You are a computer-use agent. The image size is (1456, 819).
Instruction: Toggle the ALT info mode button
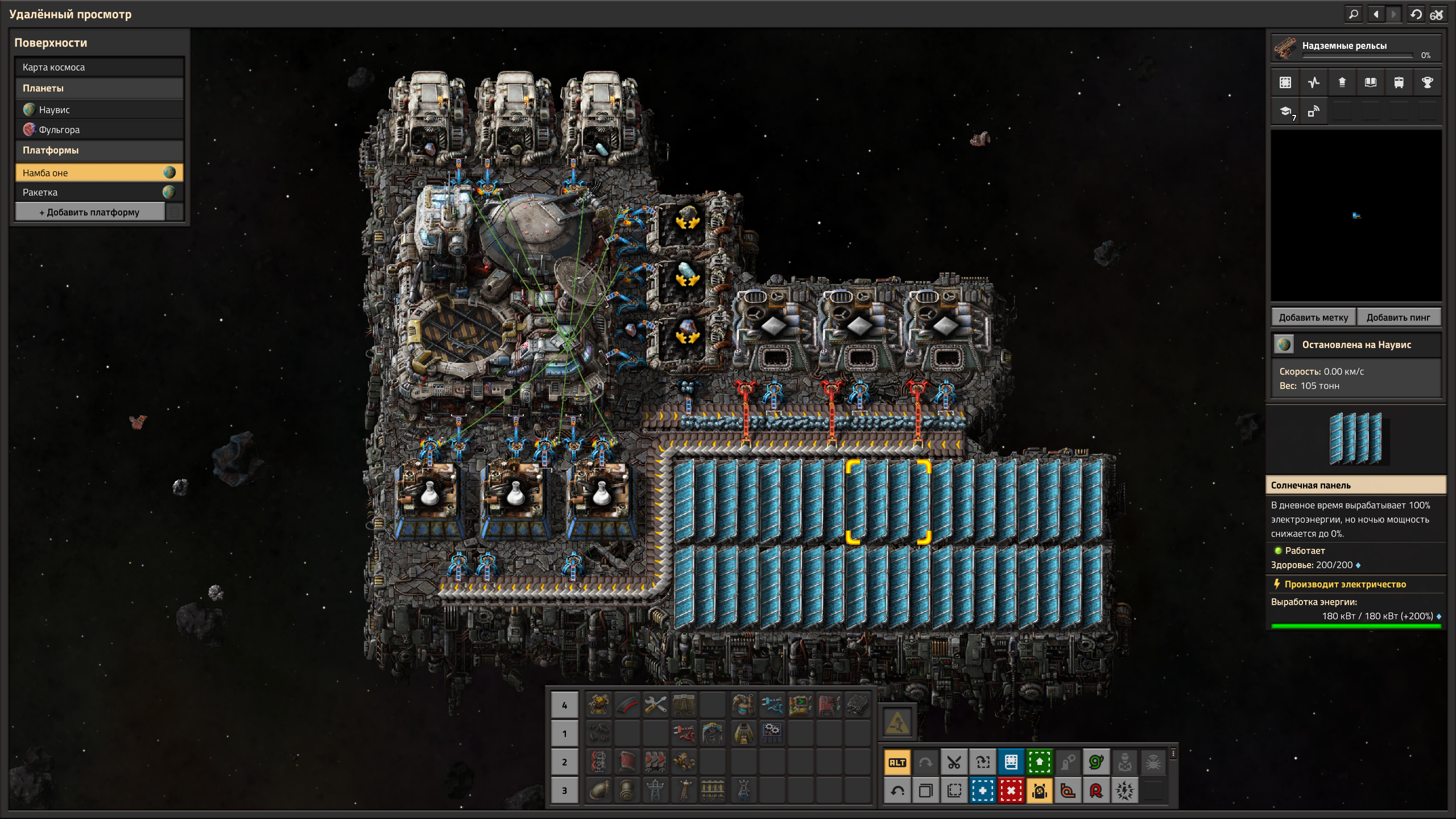[x=897, y=763]
